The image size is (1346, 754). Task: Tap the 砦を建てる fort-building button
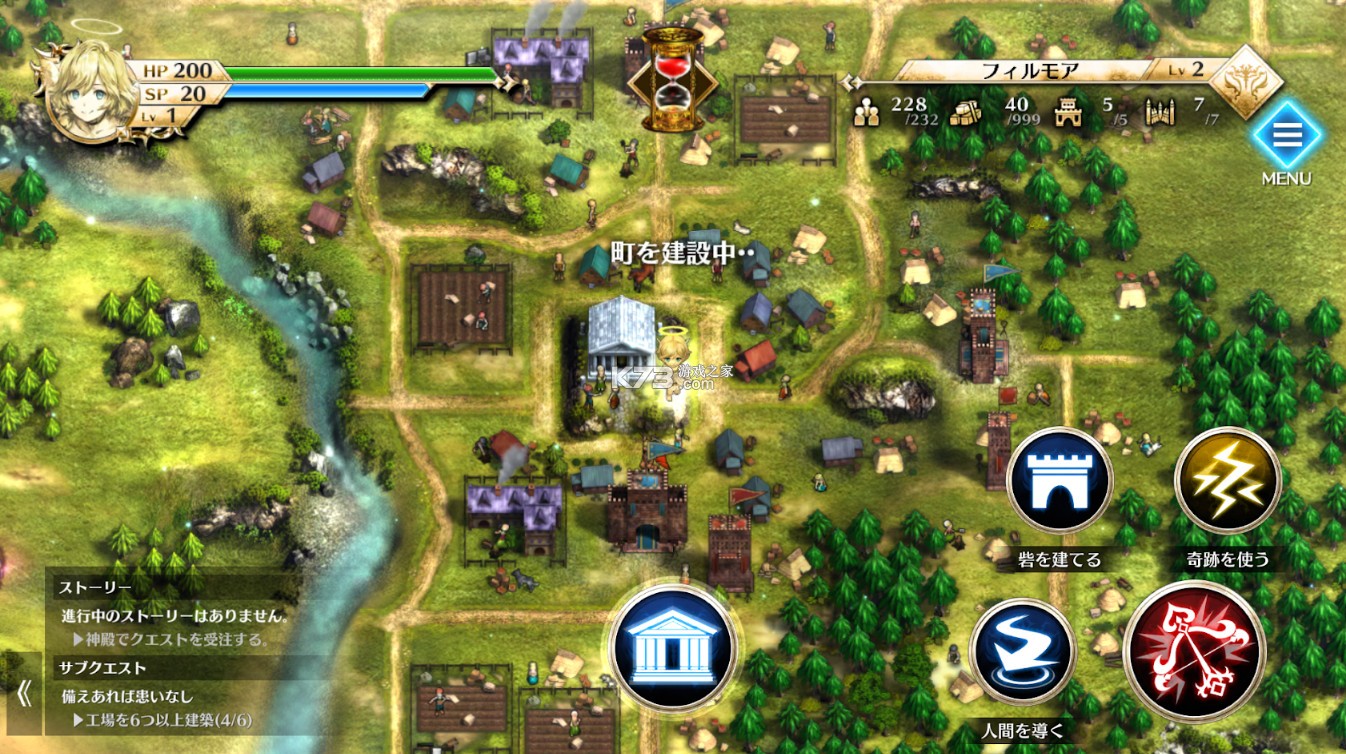tap(1059, 480)
